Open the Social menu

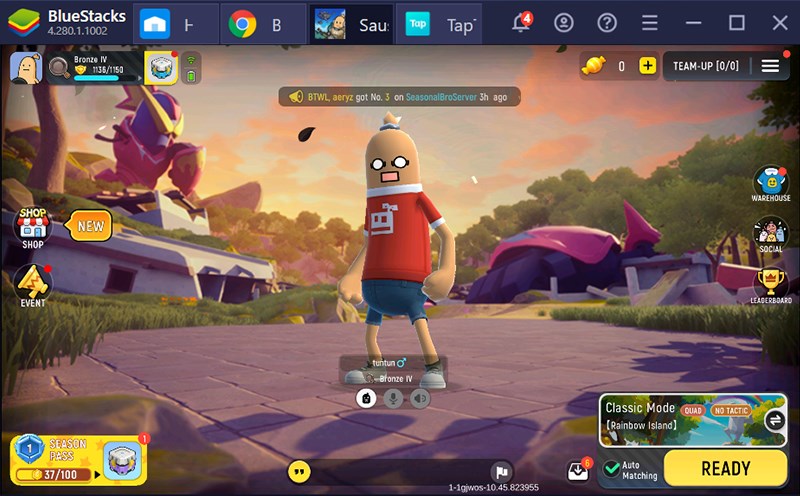[x=770, y=234]
